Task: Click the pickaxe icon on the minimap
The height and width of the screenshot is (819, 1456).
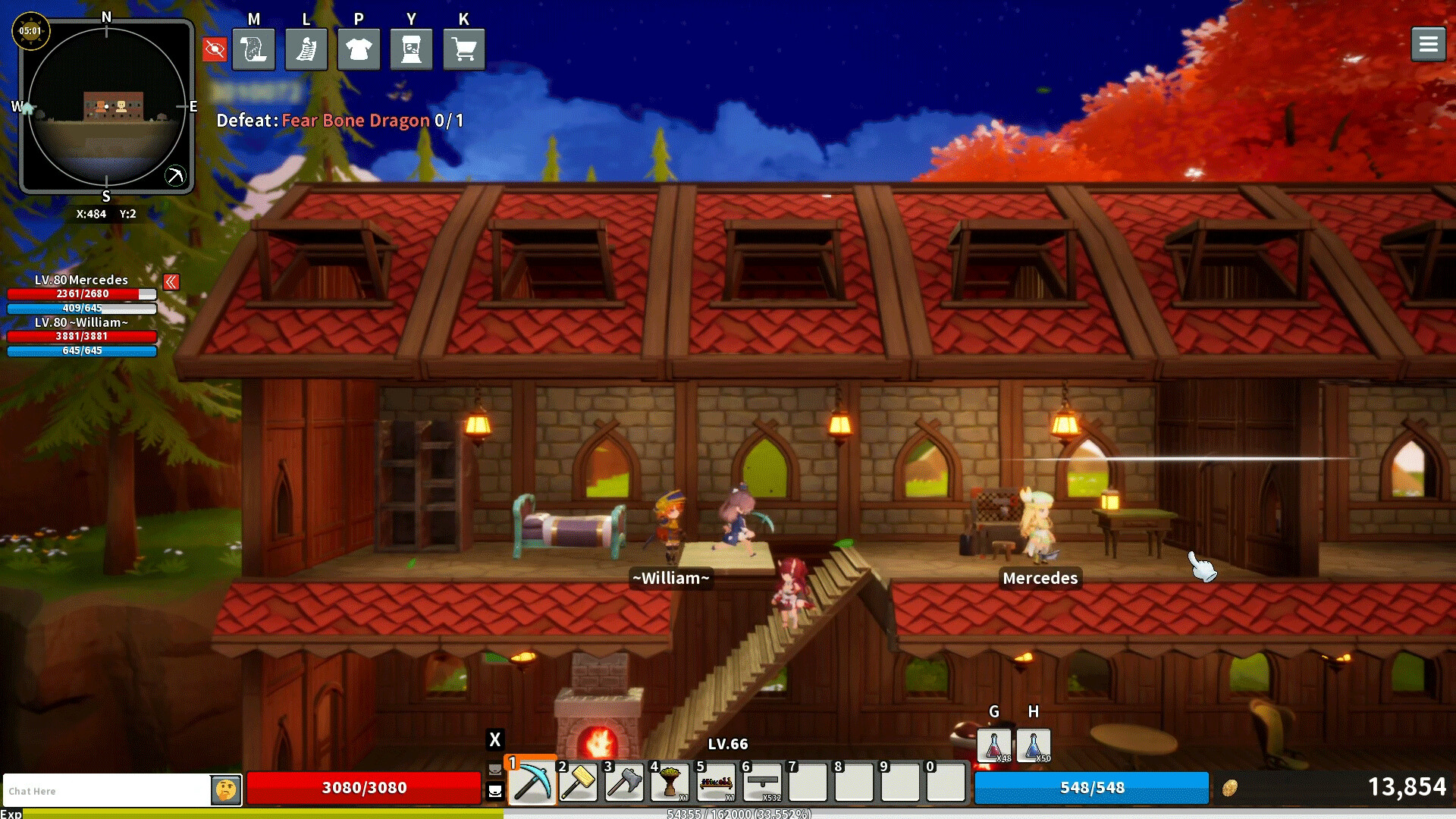Action: [174, 176]
